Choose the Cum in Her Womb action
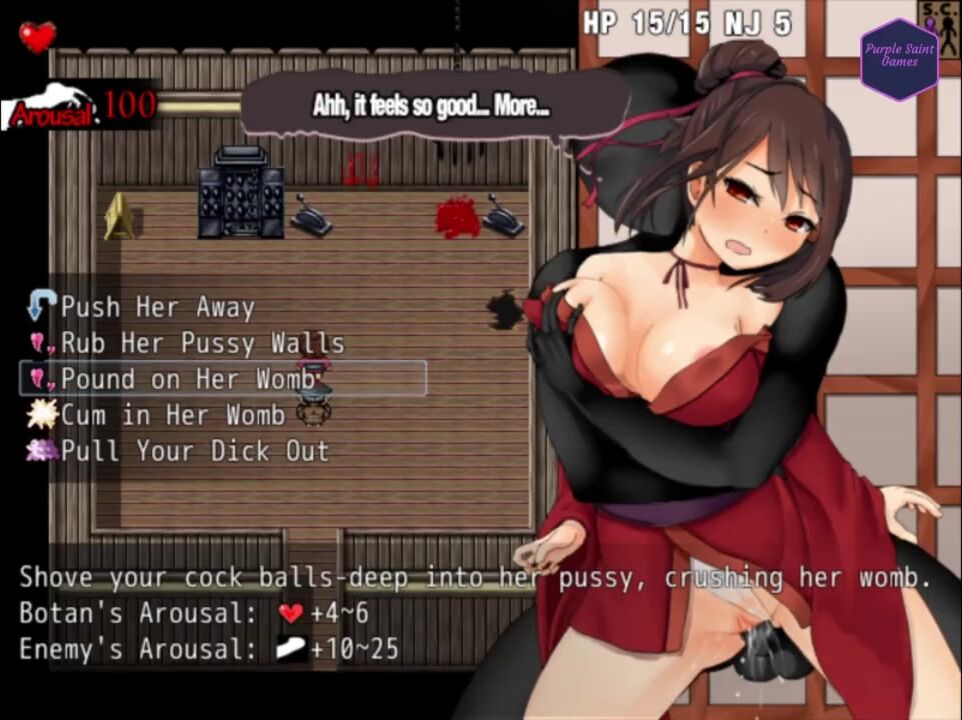Screen dimensions: 962x720 pos(172,415)
